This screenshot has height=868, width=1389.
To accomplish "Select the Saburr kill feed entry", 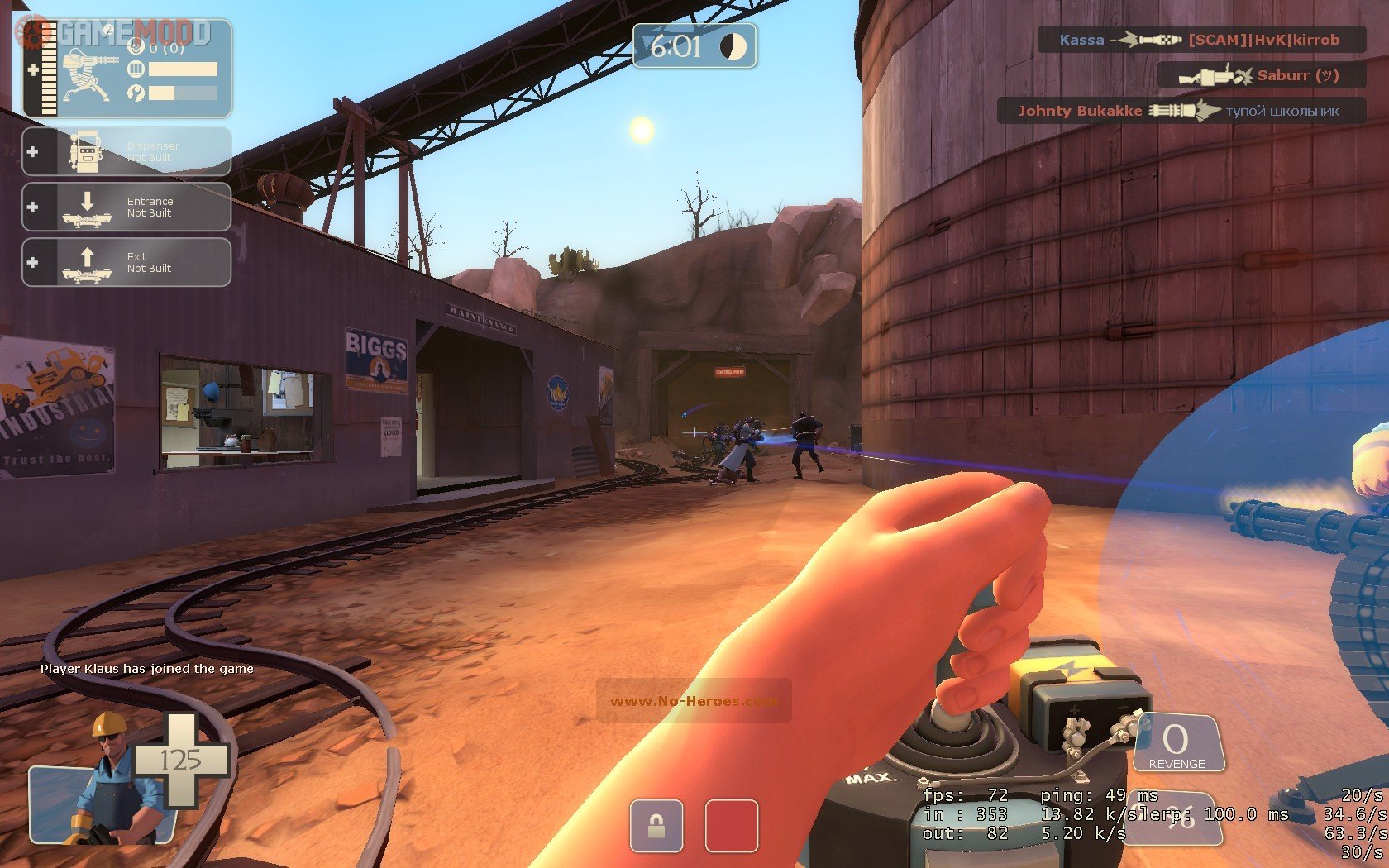I will pyautogui.click(x=1260, y=75).
